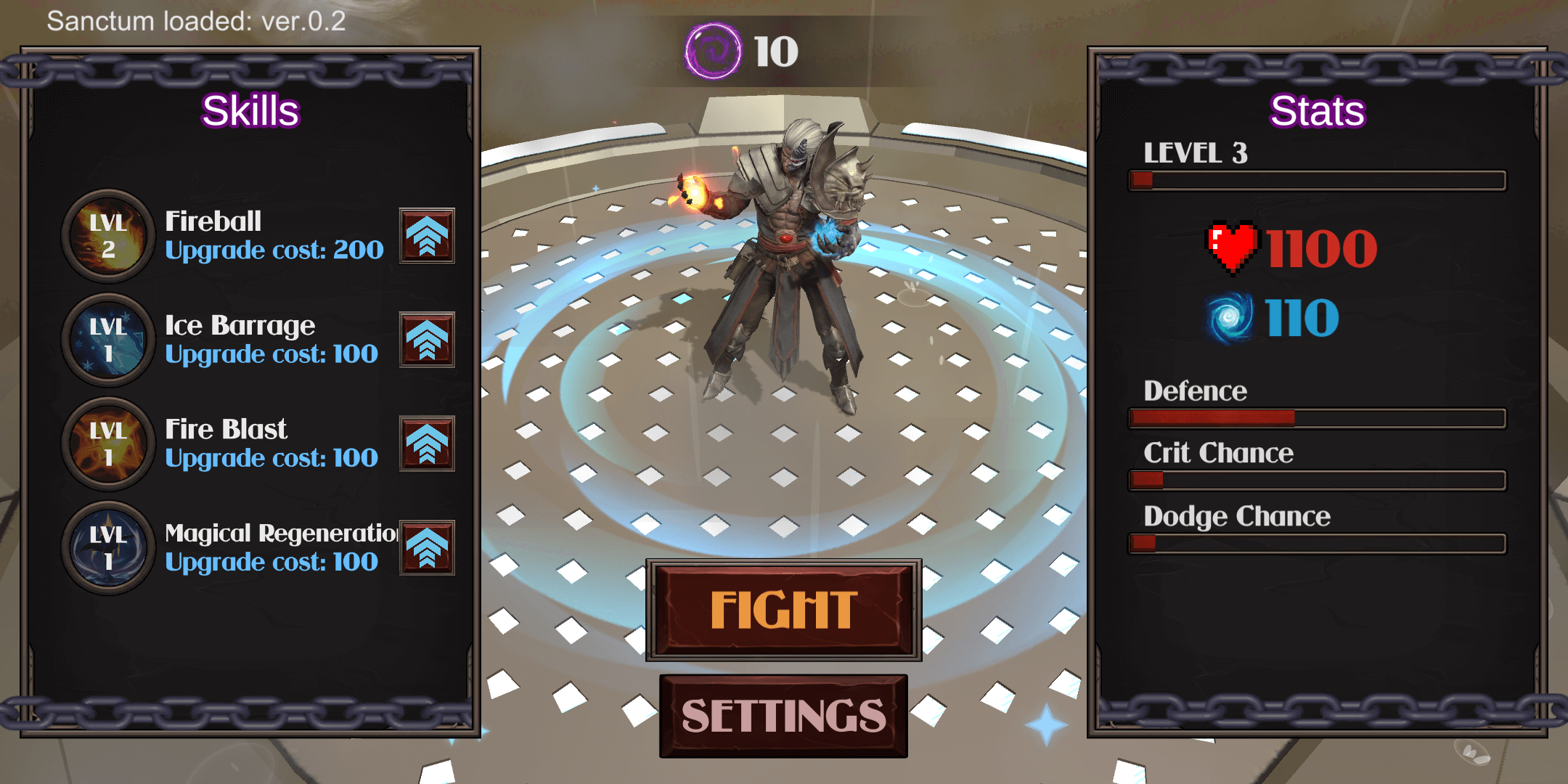Select the Ice Barrage skill icon
Screen dimensions: 1568x784
click(108, 340)
